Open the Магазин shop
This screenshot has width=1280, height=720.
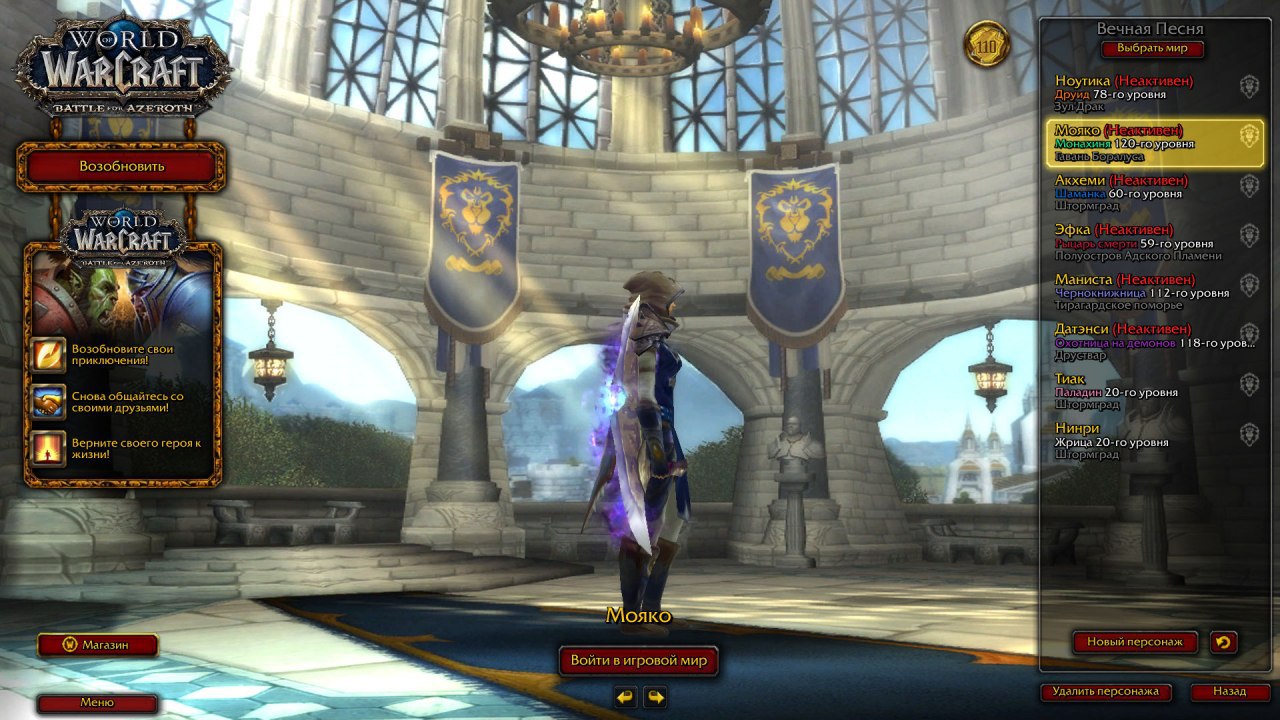point(98,645)
